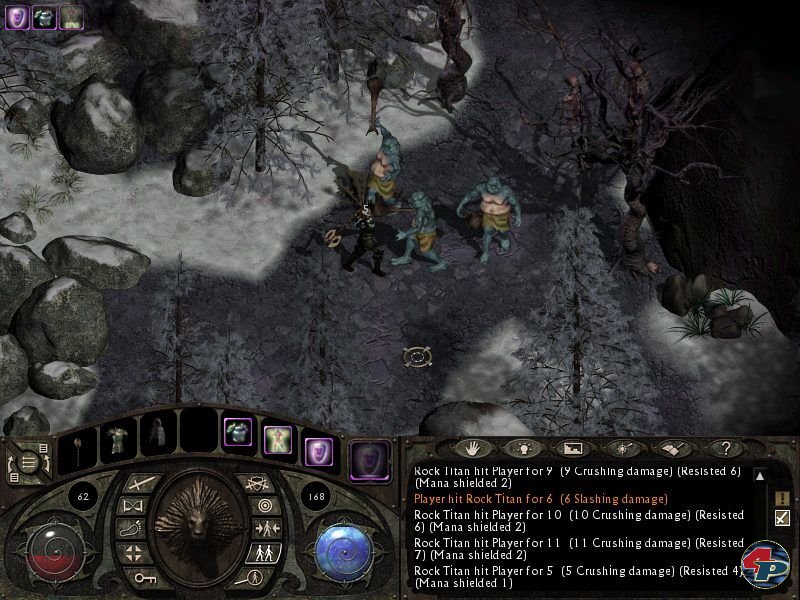Open the map picture tab

coord(572,448)
